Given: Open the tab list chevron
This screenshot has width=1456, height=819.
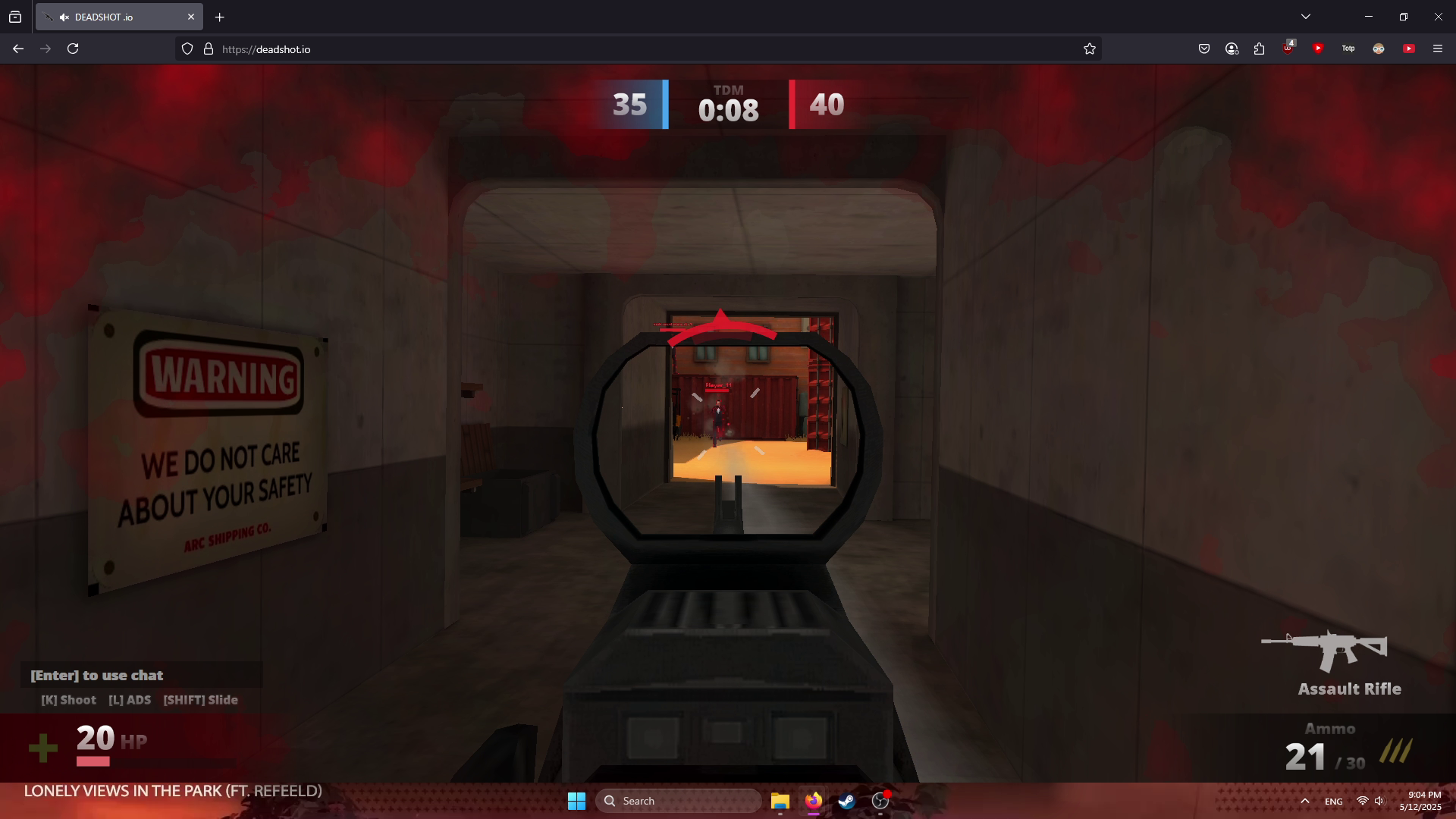Looking at the screenshot, I should point(1306,16).
